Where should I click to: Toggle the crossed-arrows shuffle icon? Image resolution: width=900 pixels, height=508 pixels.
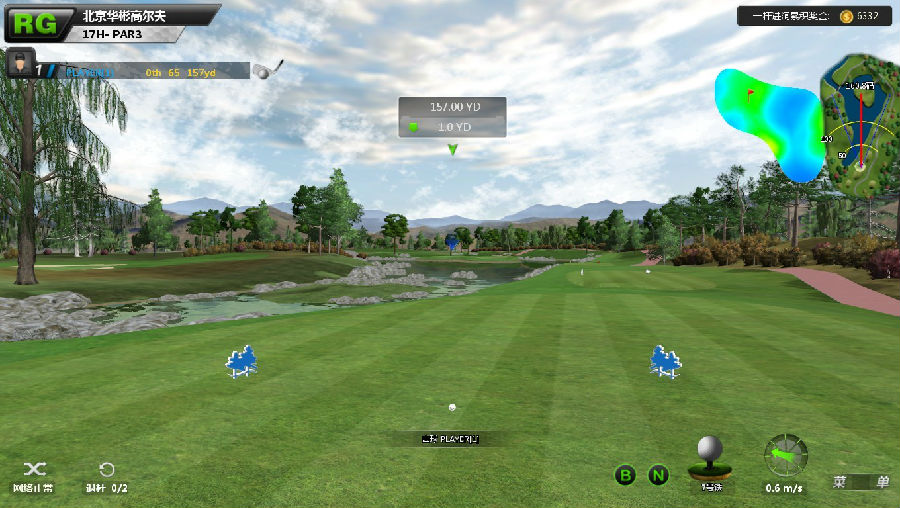click(x=34, y=469)
